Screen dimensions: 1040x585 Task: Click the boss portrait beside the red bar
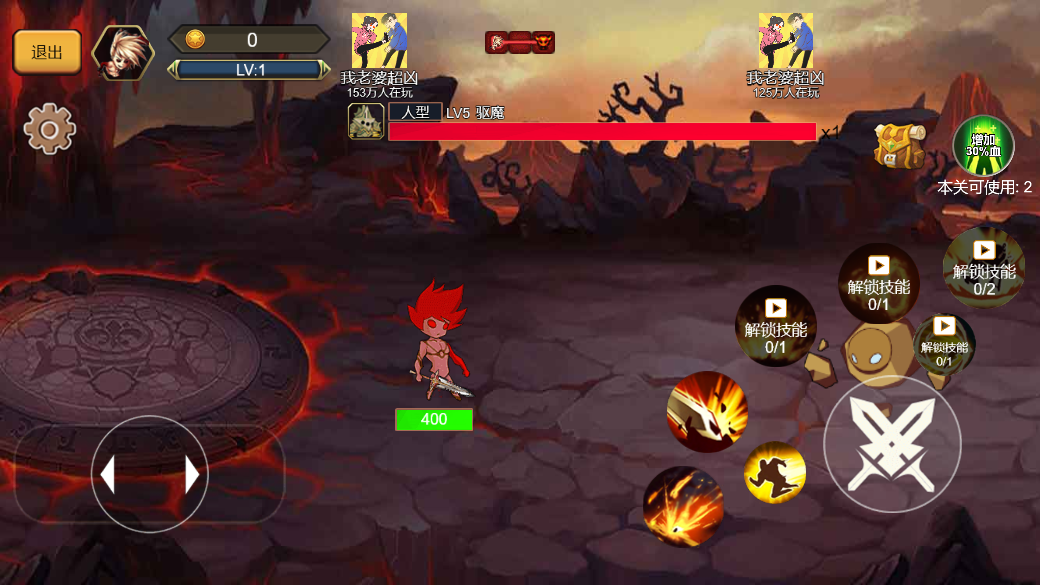click(x=366, y=122)
